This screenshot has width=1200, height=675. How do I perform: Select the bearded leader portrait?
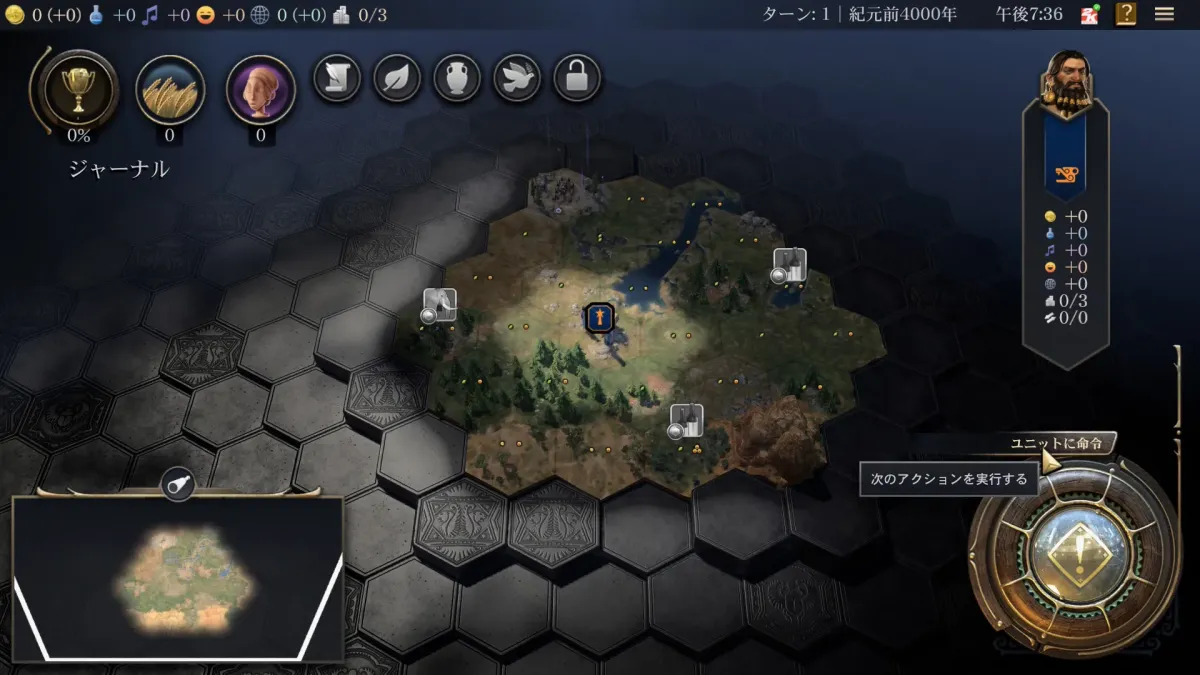point(1066,80)
